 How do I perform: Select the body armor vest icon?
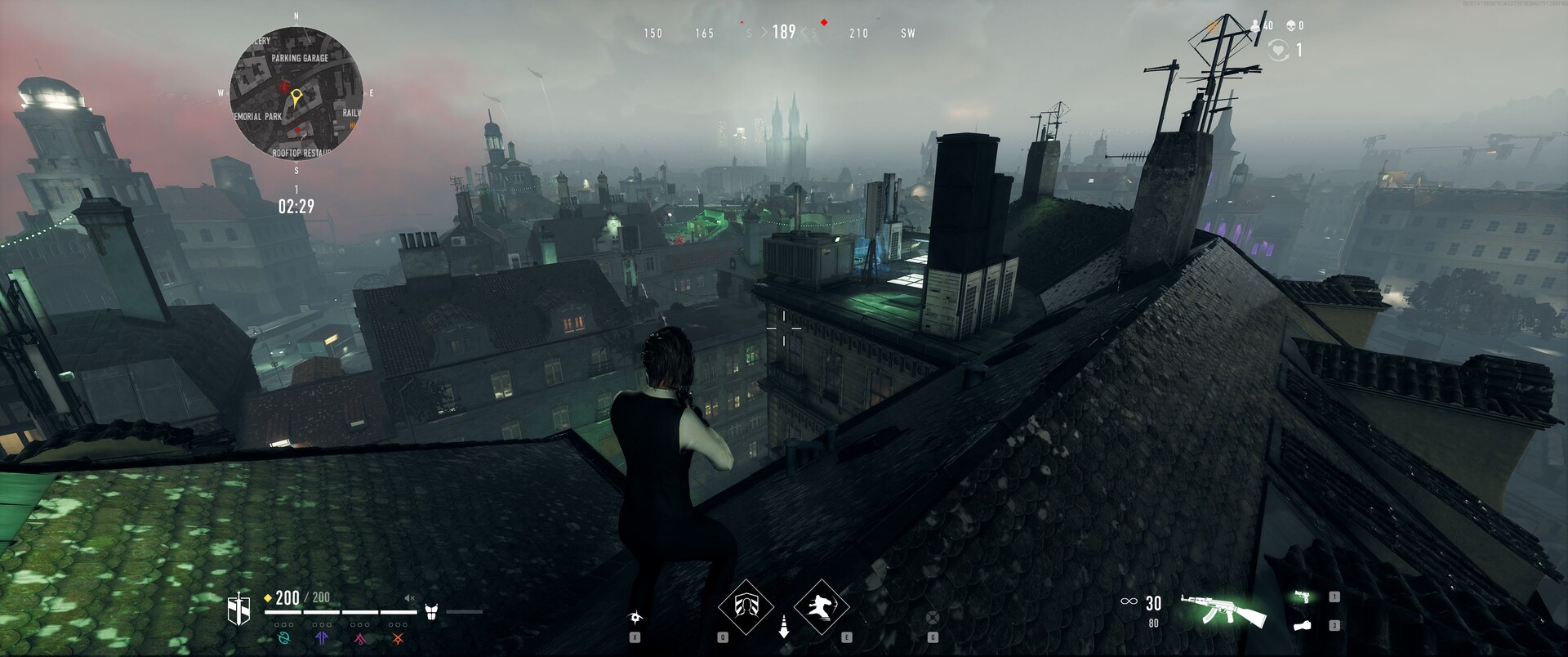(x=432, y=611)
